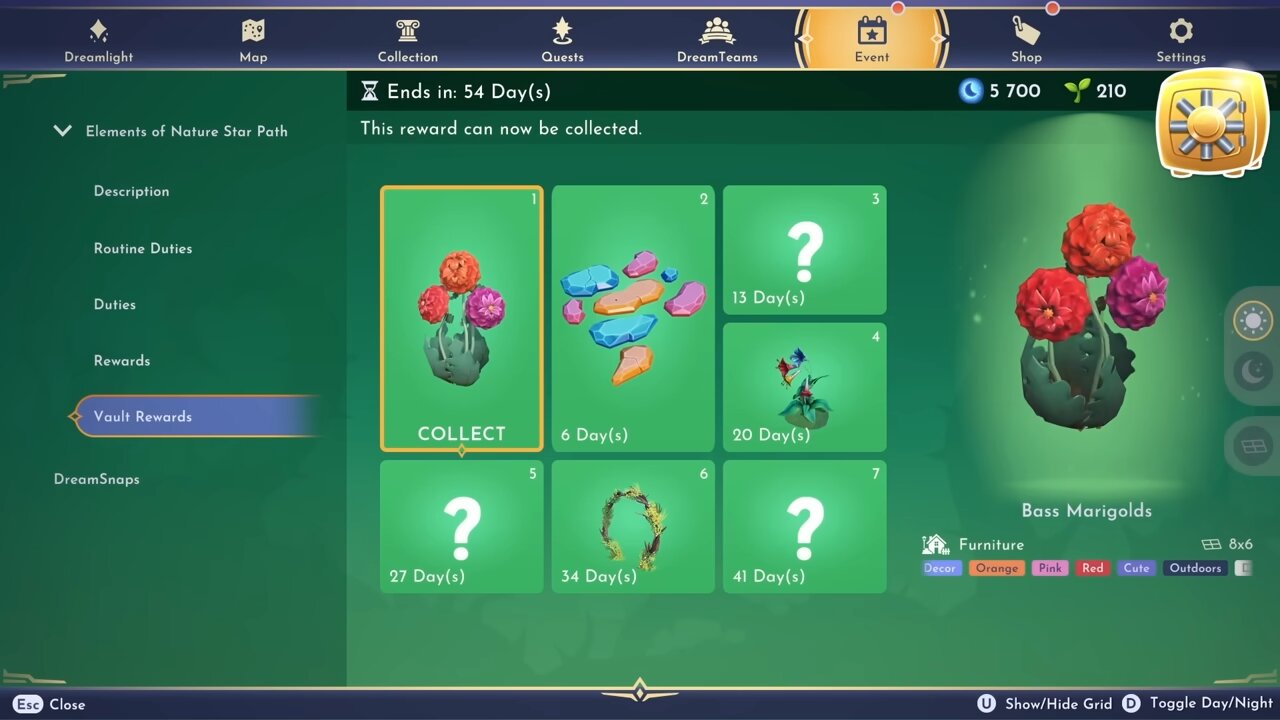Switch to the Map tab
Screen dimensions: 1280x720
point(253,41)
